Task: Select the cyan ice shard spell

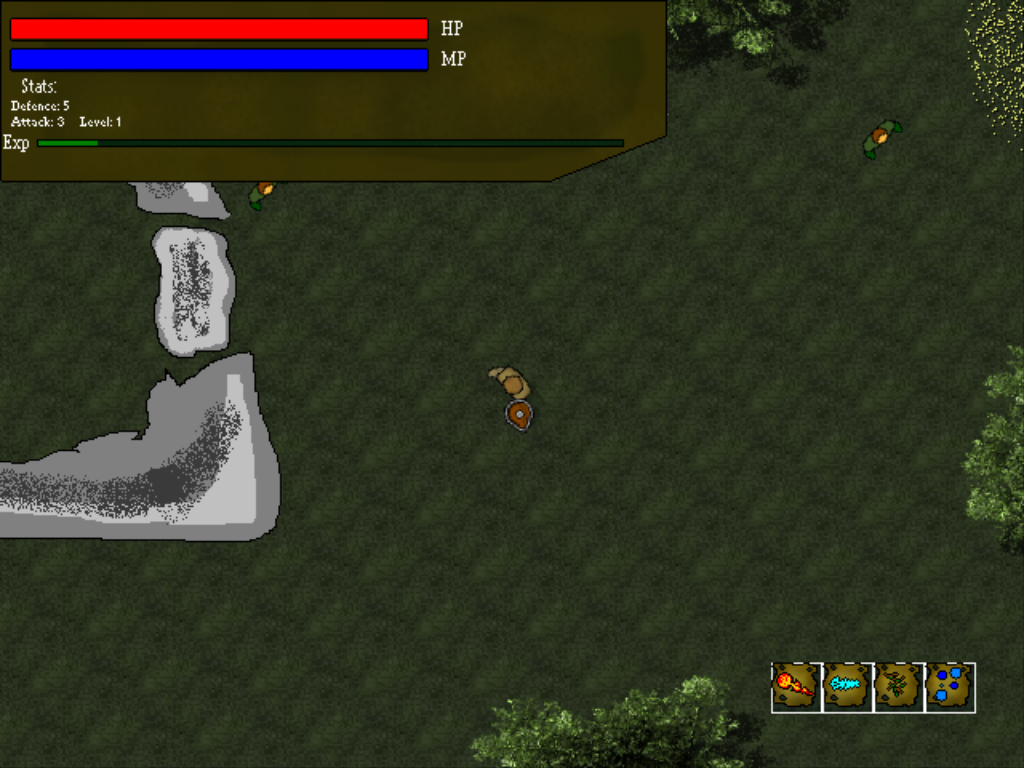Action: click(847, 687)
